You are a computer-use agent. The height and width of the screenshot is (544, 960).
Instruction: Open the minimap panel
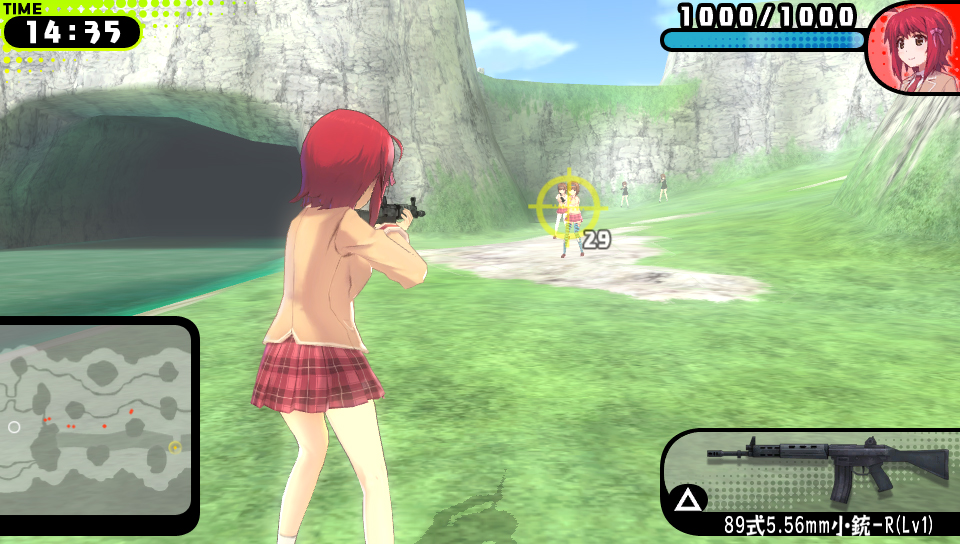pyautogui.click(x=96, y=420)
